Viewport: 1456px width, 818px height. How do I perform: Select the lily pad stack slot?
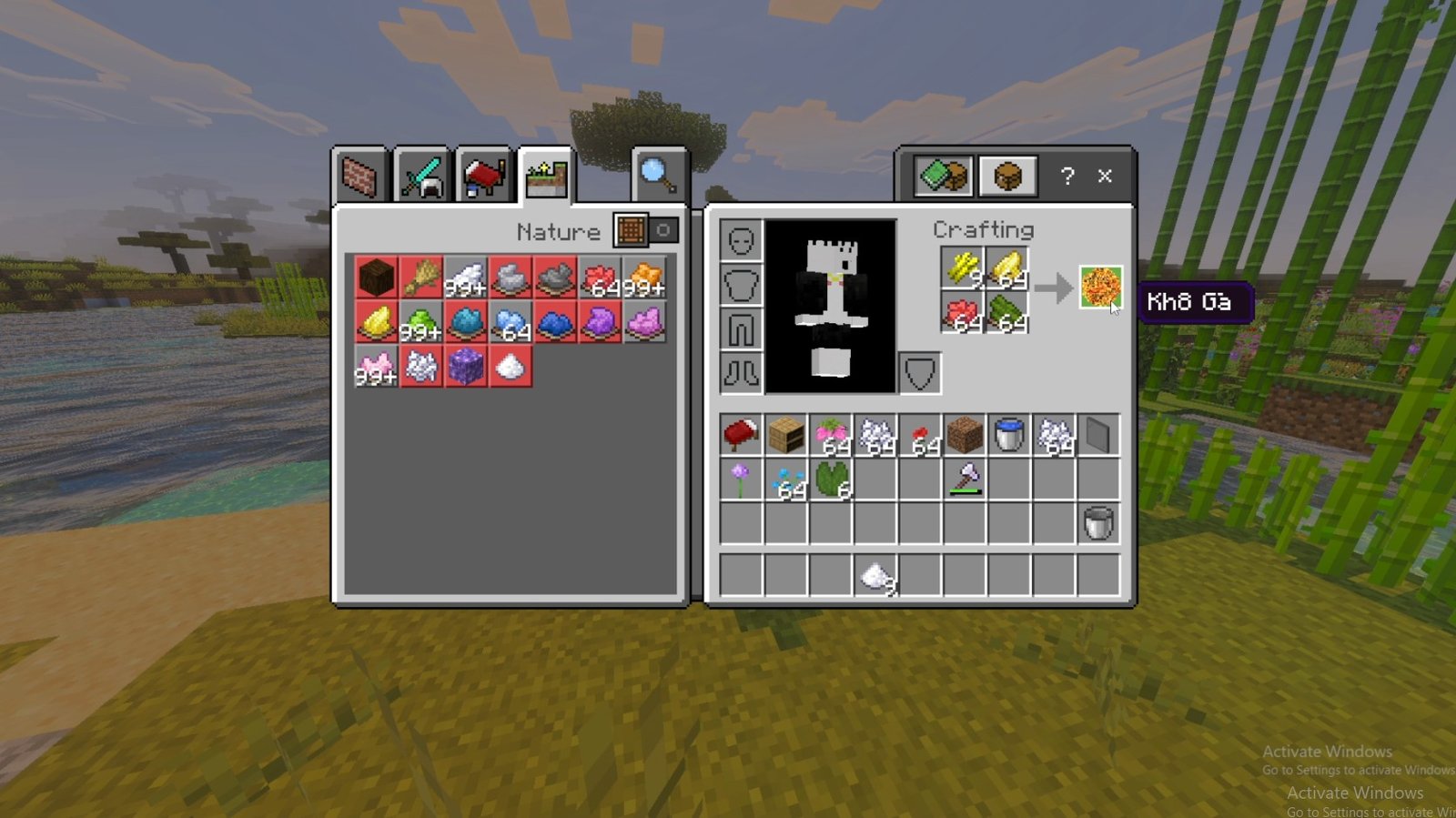[831, 480]
